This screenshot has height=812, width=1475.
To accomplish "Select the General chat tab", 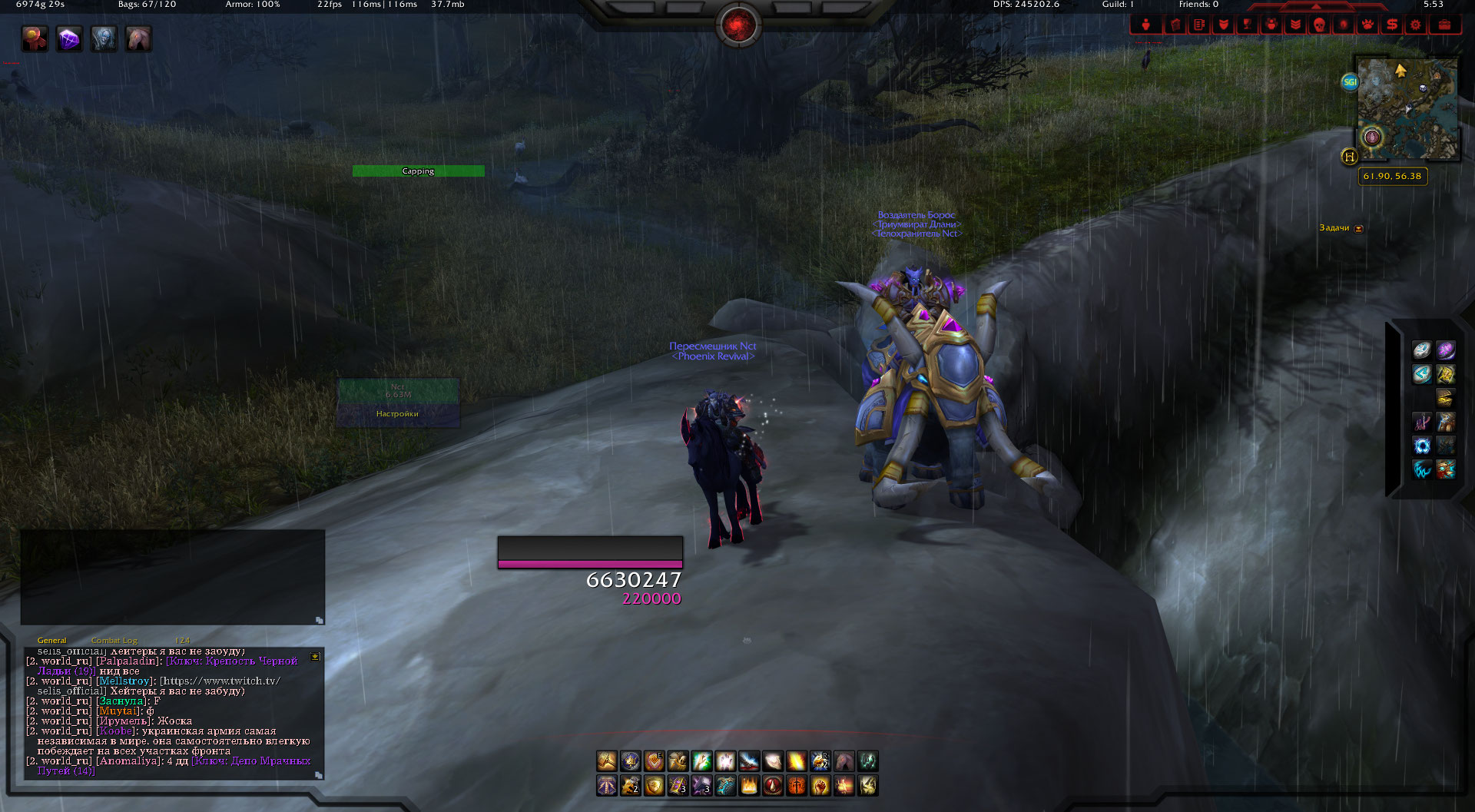I will pos(51,641).
